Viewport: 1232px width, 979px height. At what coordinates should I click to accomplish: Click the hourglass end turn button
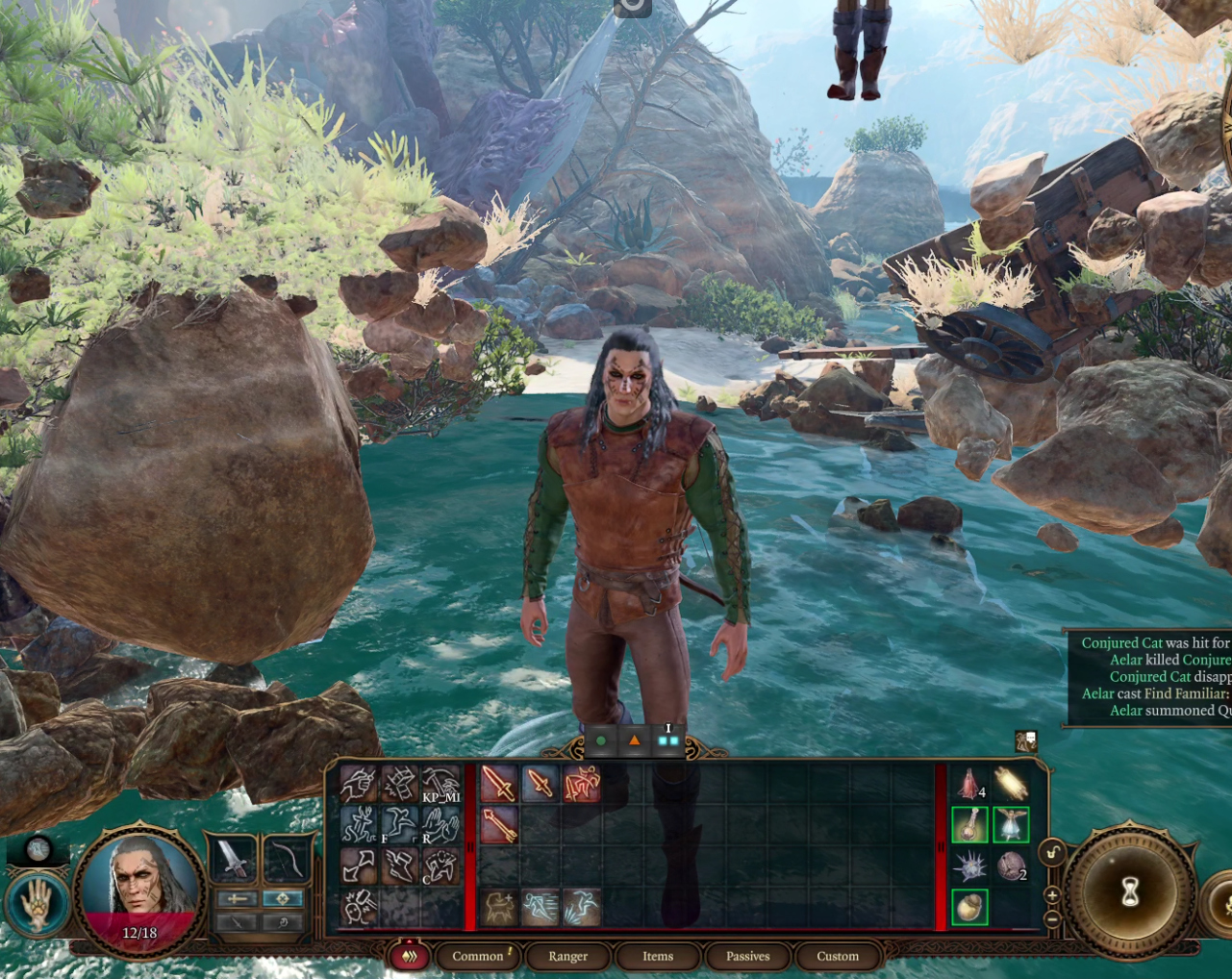(1130, 891)
